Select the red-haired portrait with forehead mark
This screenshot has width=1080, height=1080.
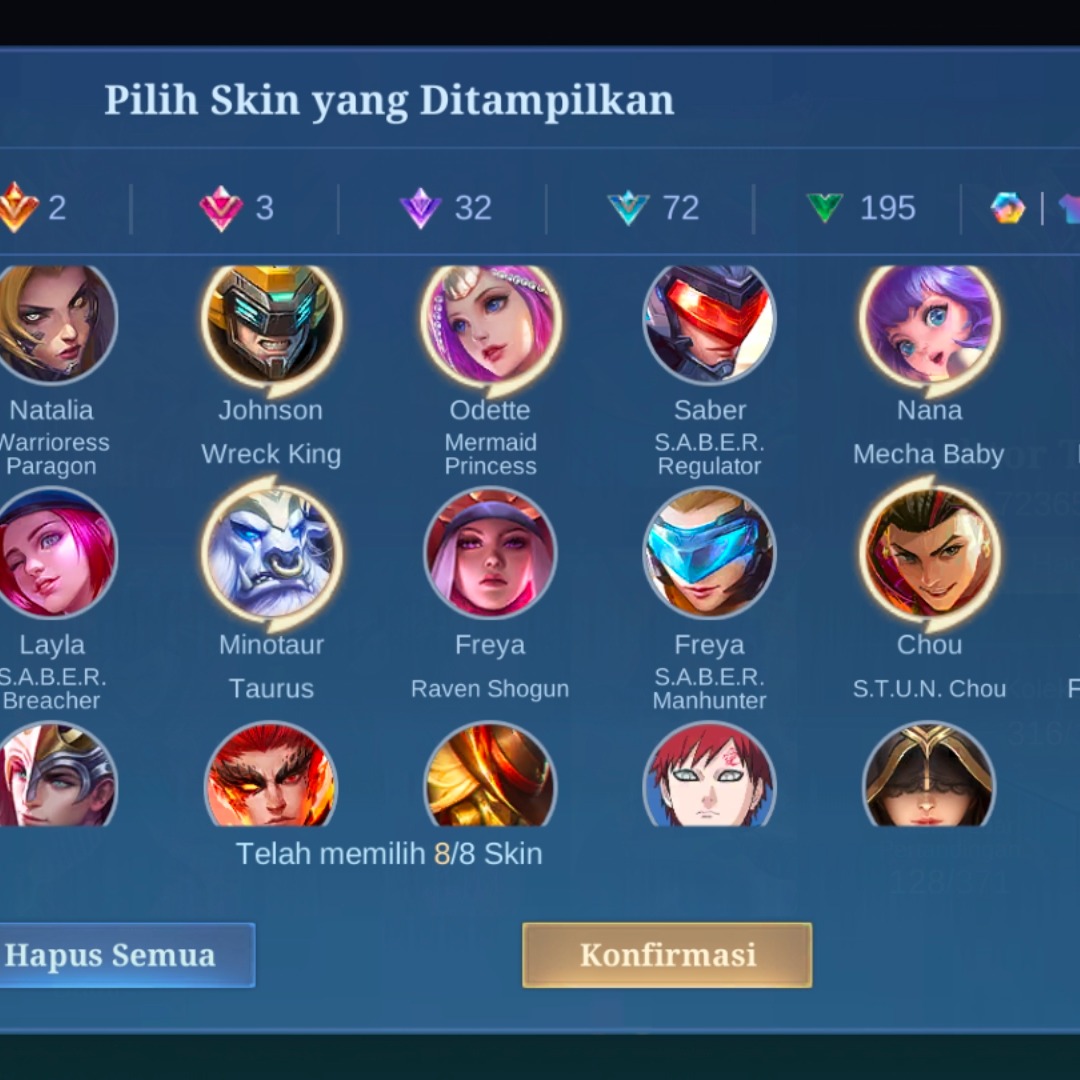tap(709, 777)
